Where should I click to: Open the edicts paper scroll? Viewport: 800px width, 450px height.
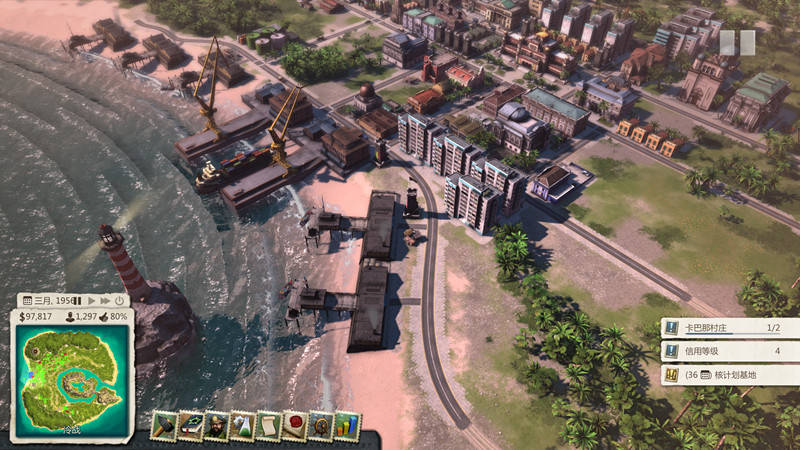coord(269,427)
